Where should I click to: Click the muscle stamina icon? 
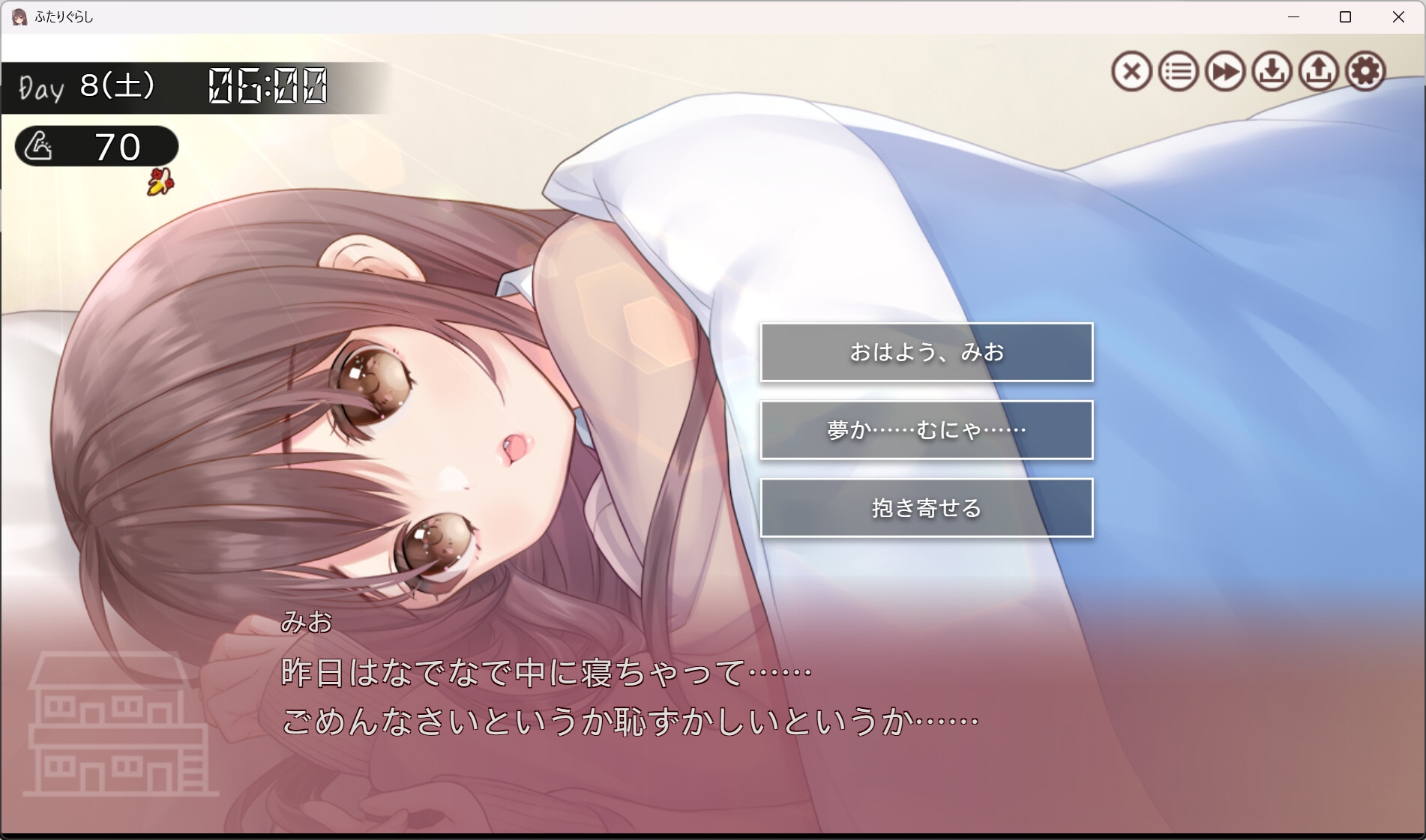pyautogui.click(x=41, y=146)
